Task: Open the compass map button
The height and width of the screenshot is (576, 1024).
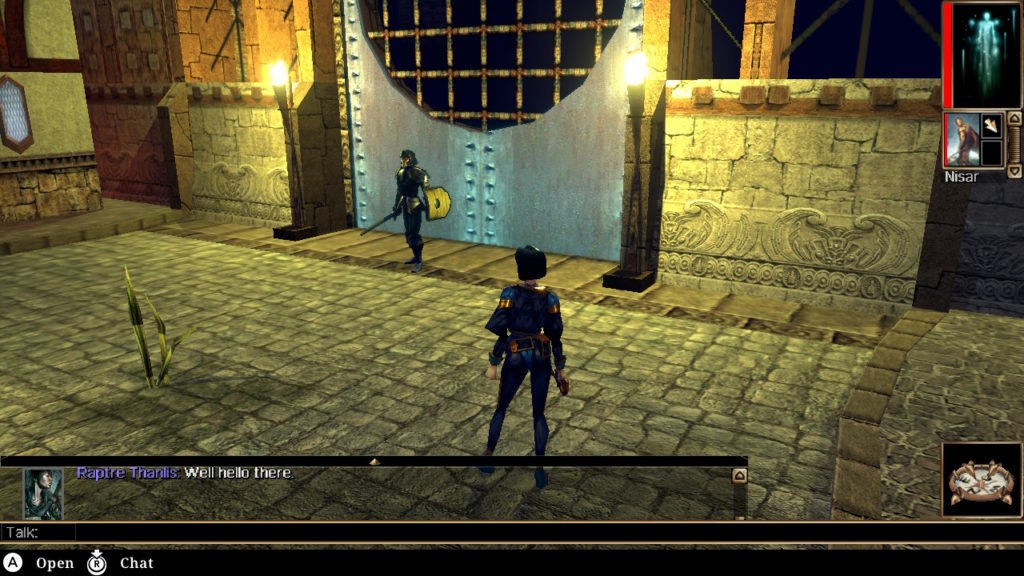Action: click(x=981, y=481)
